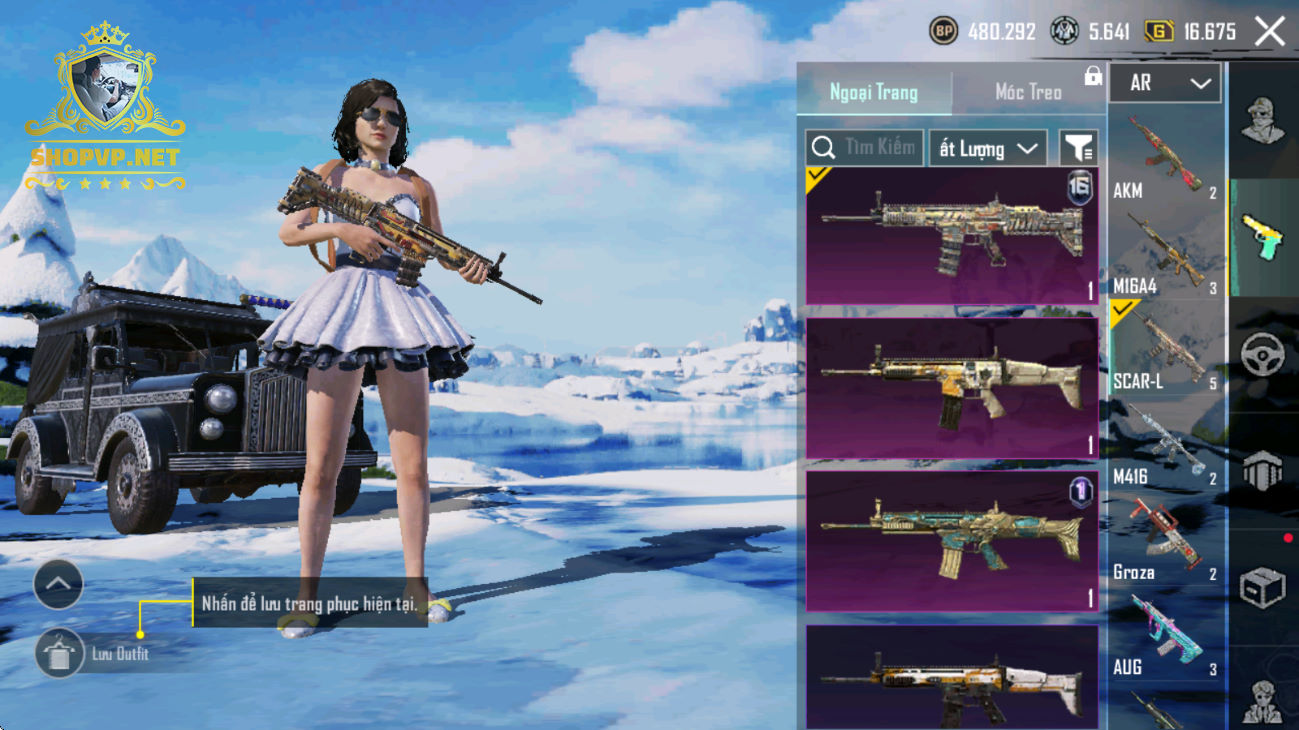
Task: Select the teal and gold SCAR-L skin
Action: 951,541
